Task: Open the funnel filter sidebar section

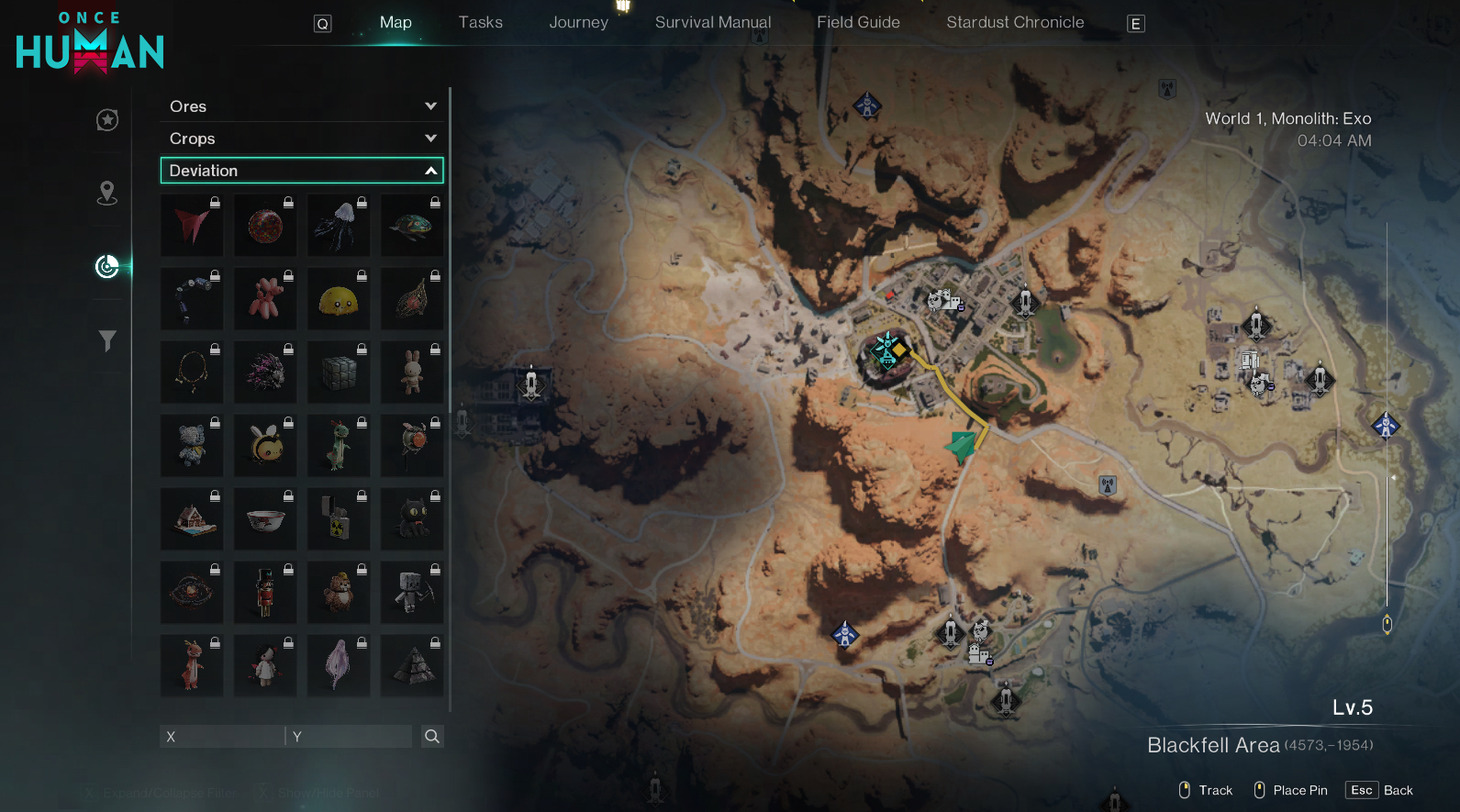Action: (107, 341)
